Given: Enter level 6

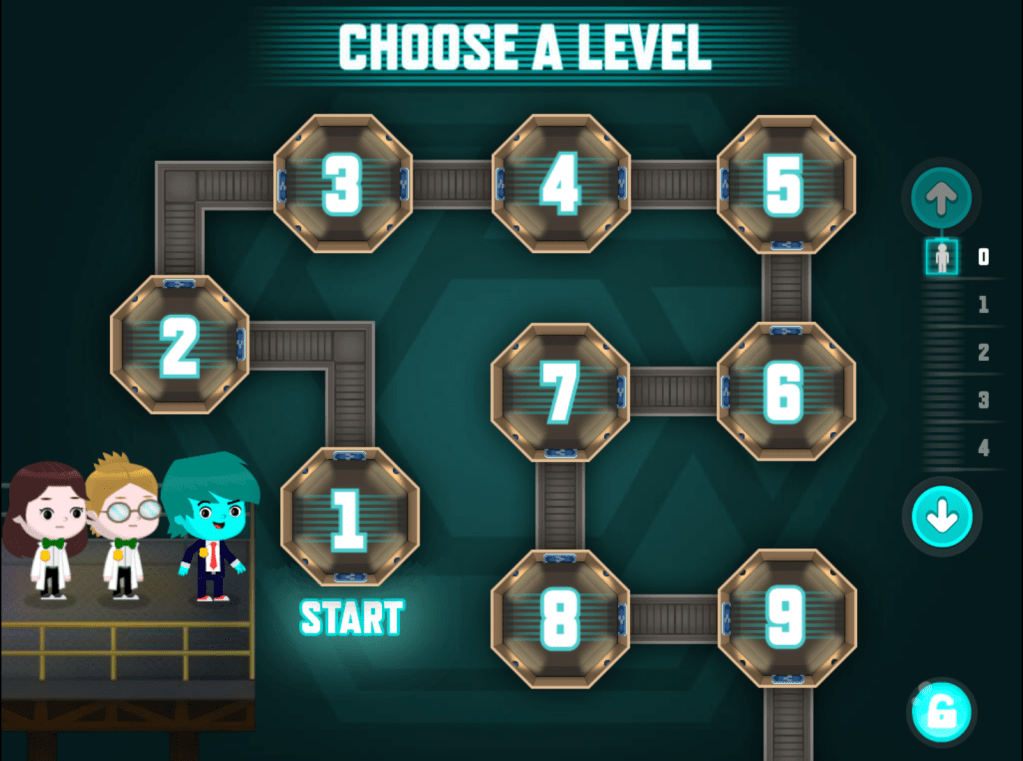Looking at the screenshot, I should pos(785,391).
